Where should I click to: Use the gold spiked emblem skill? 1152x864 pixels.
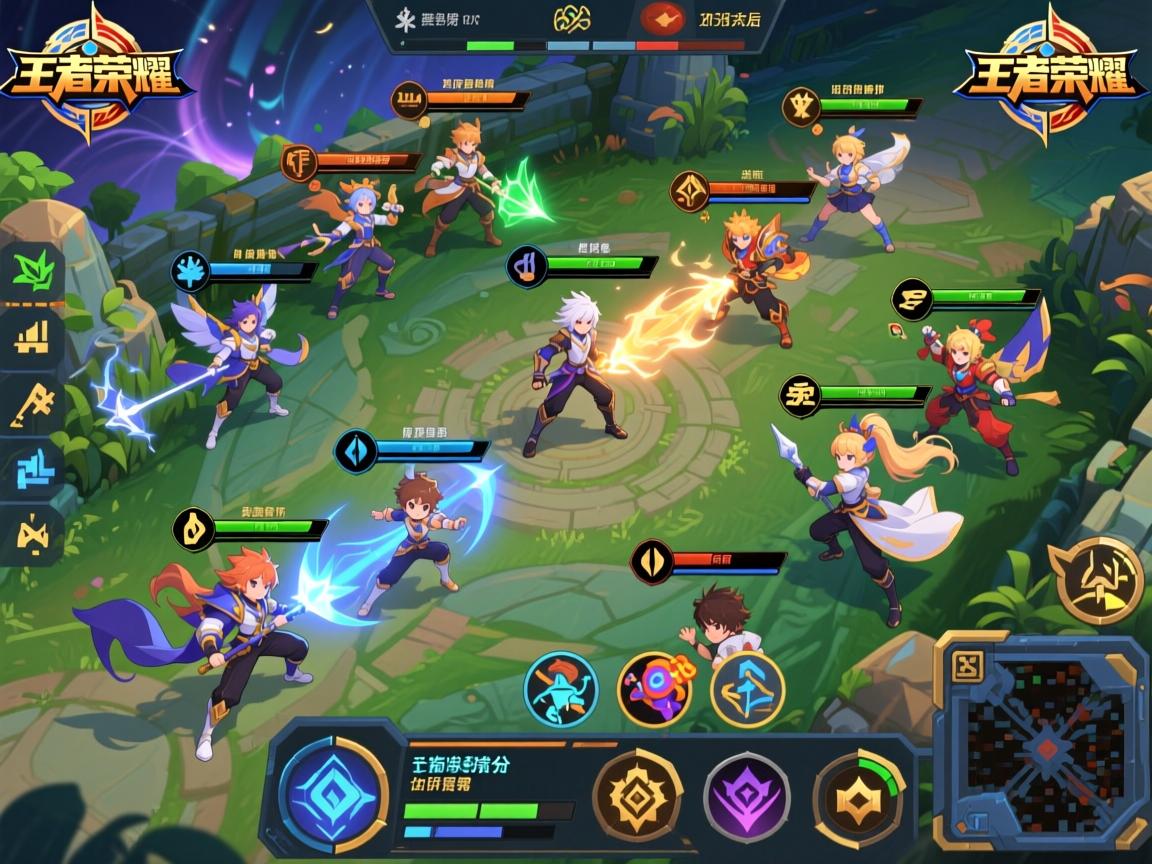click(x=637, y=797)
